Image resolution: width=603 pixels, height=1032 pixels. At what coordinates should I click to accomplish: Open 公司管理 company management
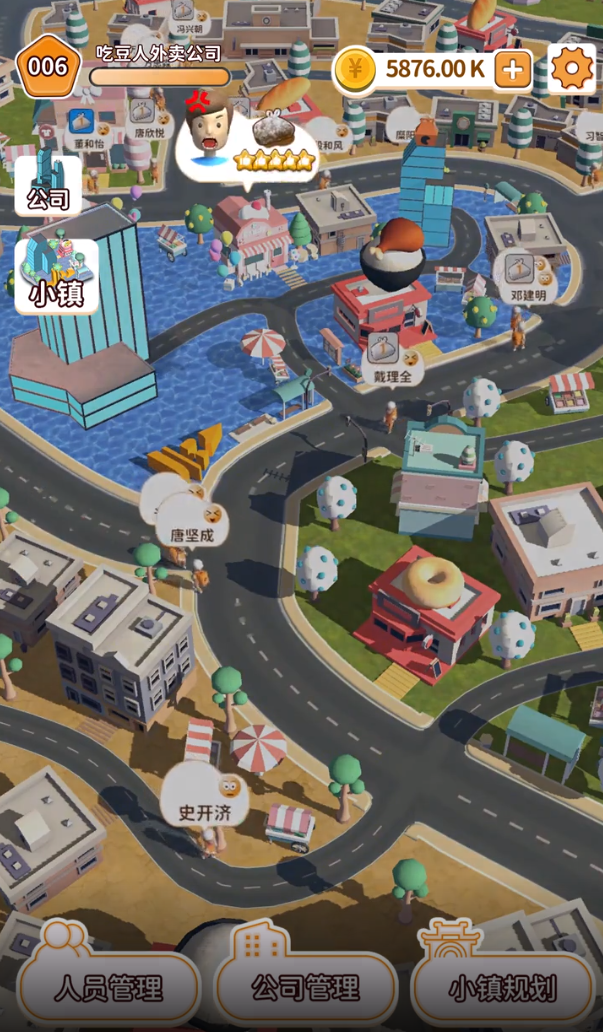[304, 987]
